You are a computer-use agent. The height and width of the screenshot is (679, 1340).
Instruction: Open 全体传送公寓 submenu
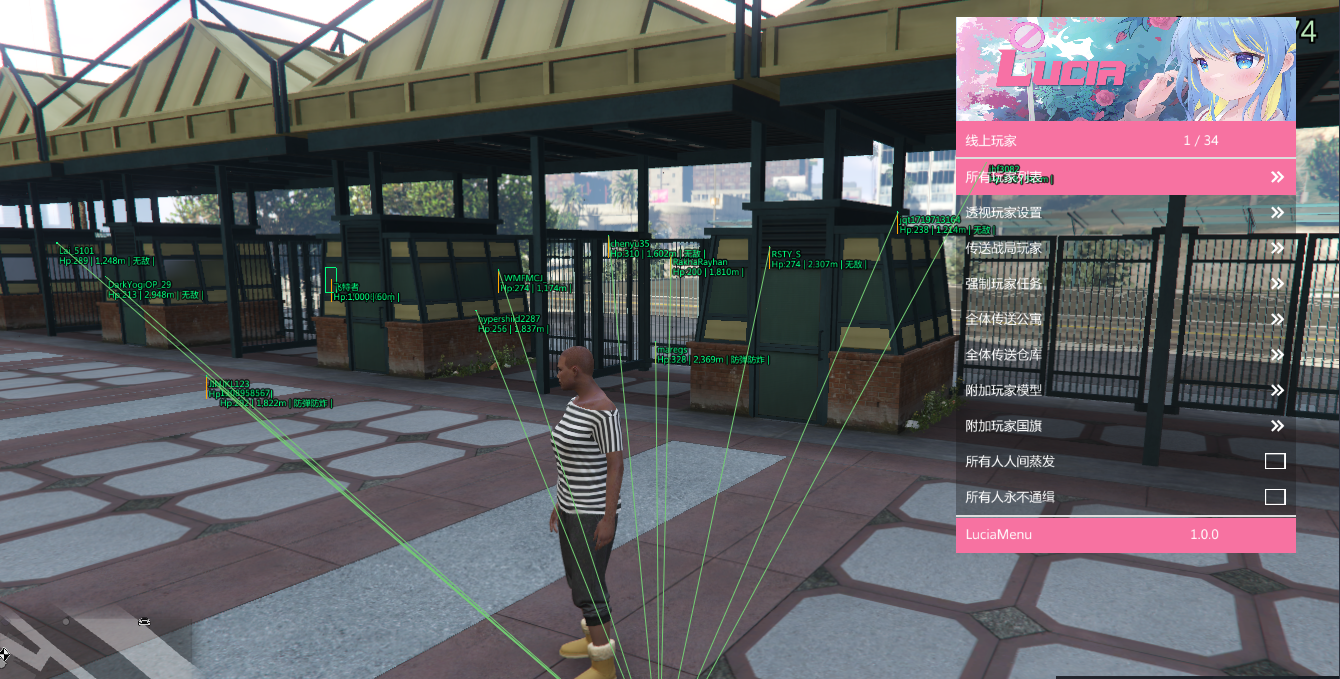point(1125,319)
